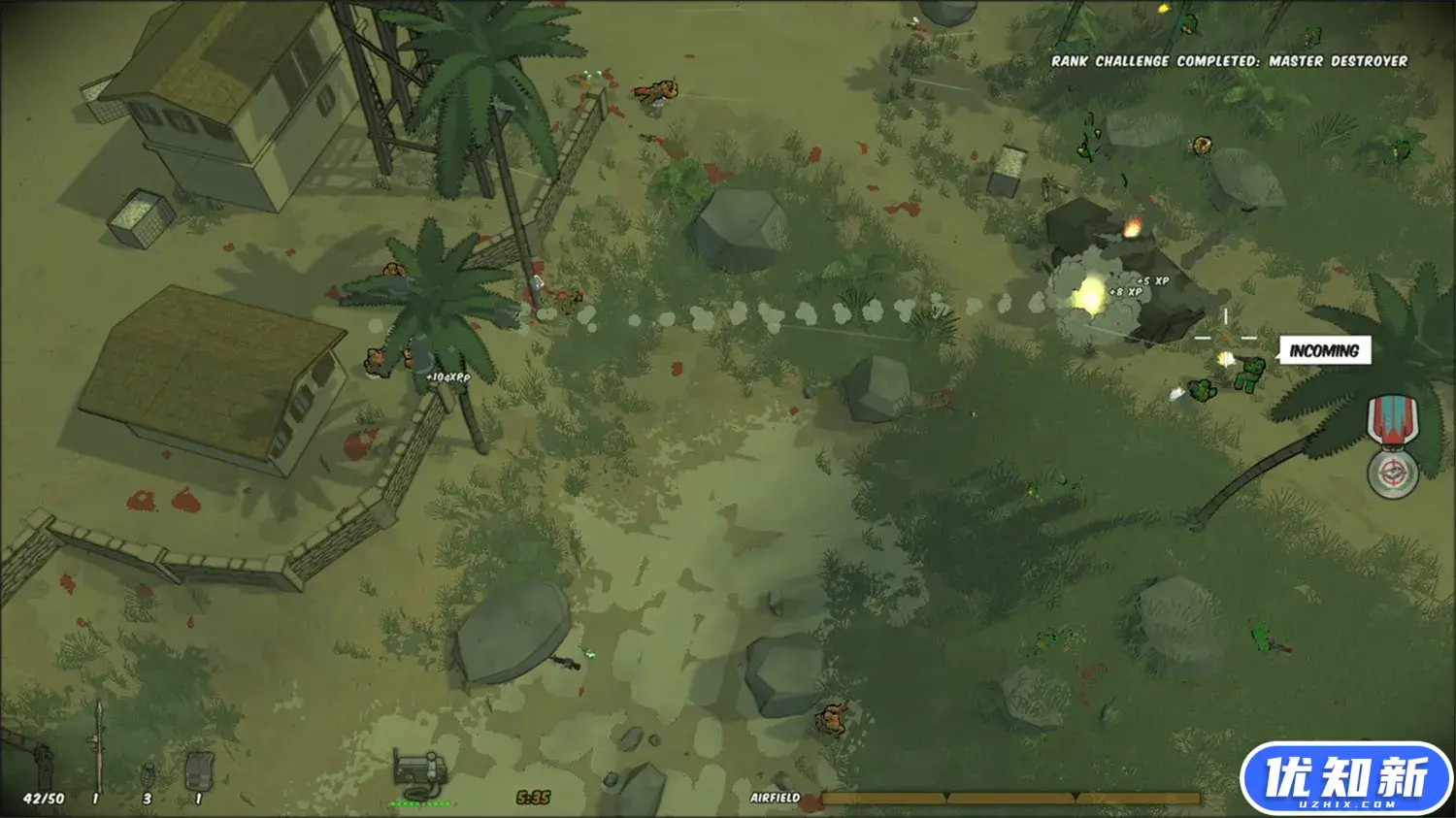Activate the field radio call-in icon
1456x818 pixels.
point(422,771)
